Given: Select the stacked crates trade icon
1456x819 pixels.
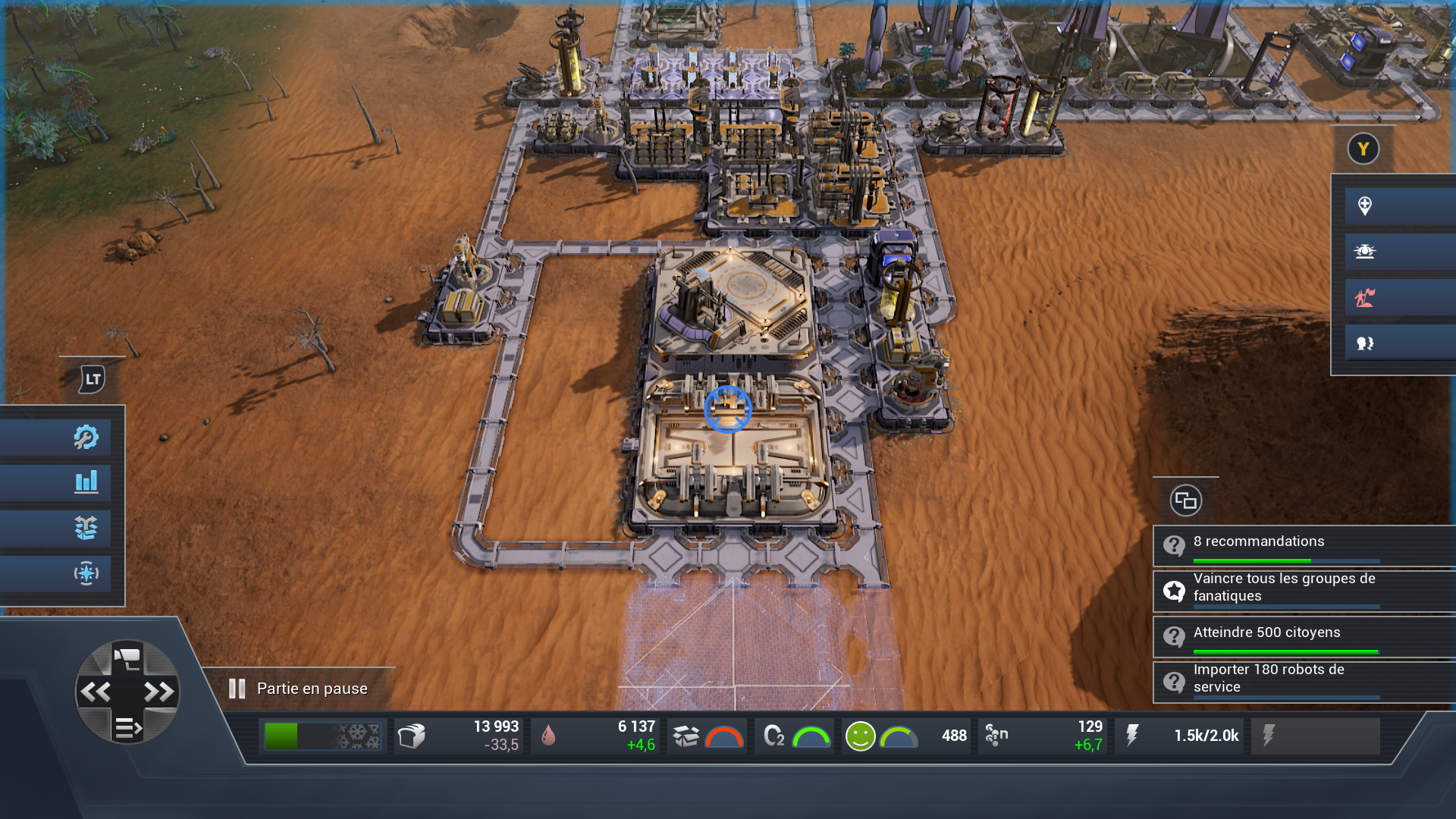Looking at the screenshot, I should click(x=86, y=528).
